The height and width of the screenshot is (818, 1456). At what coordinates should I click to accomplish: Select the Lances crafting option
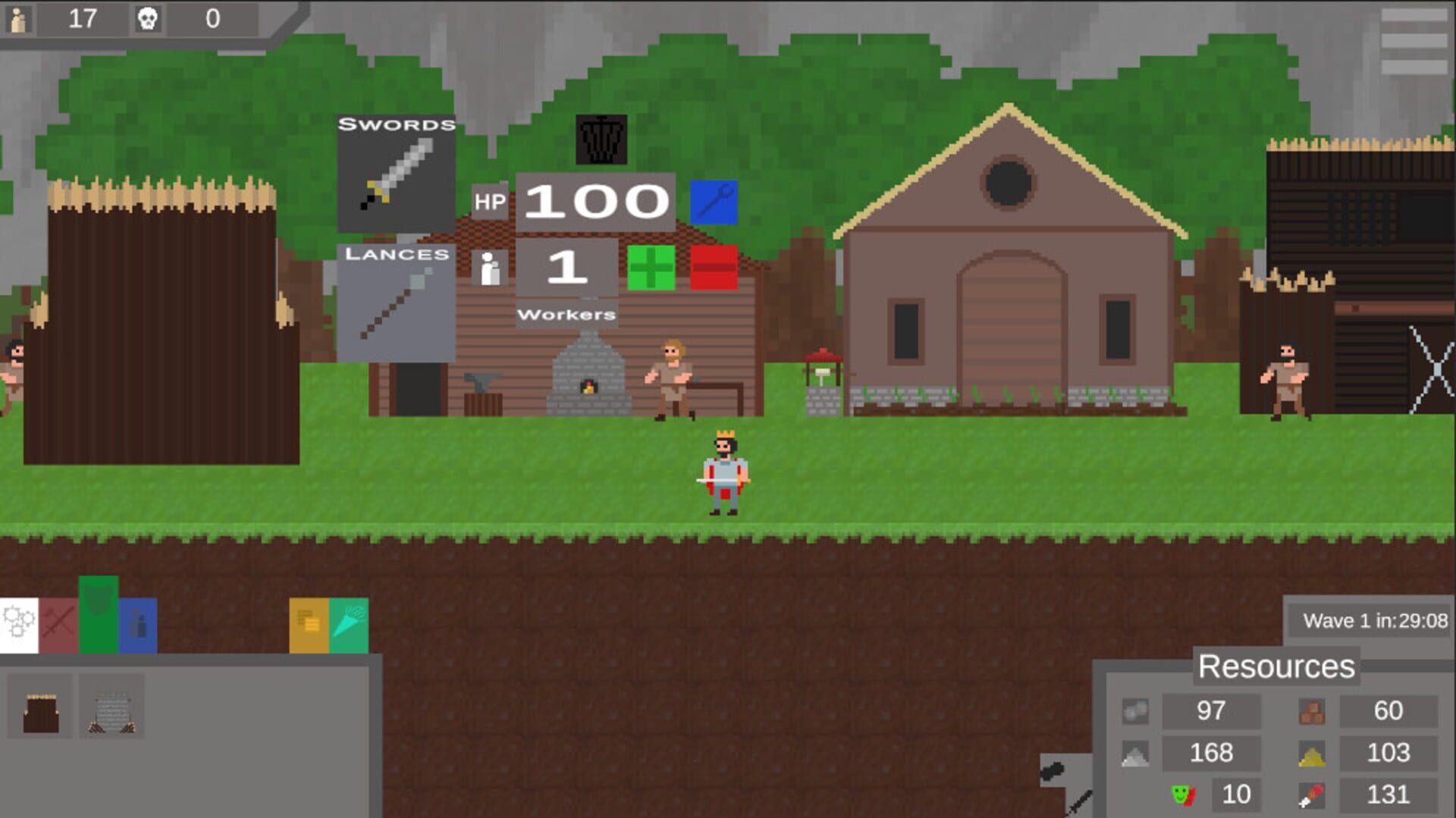click(x=397, y=296)
